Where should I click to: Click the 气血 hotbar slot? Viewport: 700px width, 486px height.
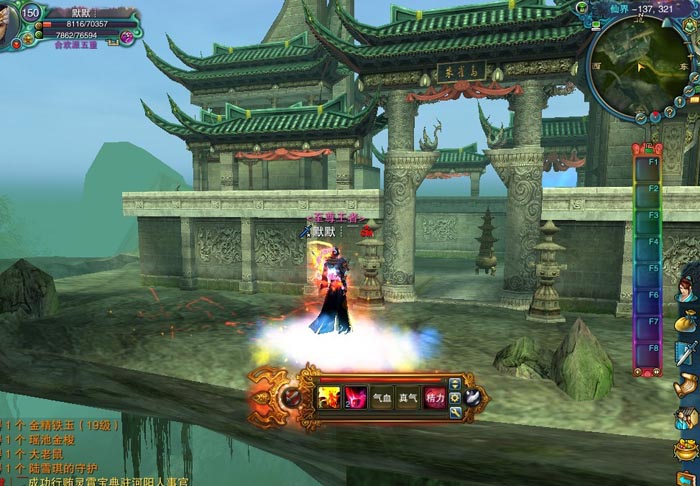pyautogui.click(x=382, y=397)
